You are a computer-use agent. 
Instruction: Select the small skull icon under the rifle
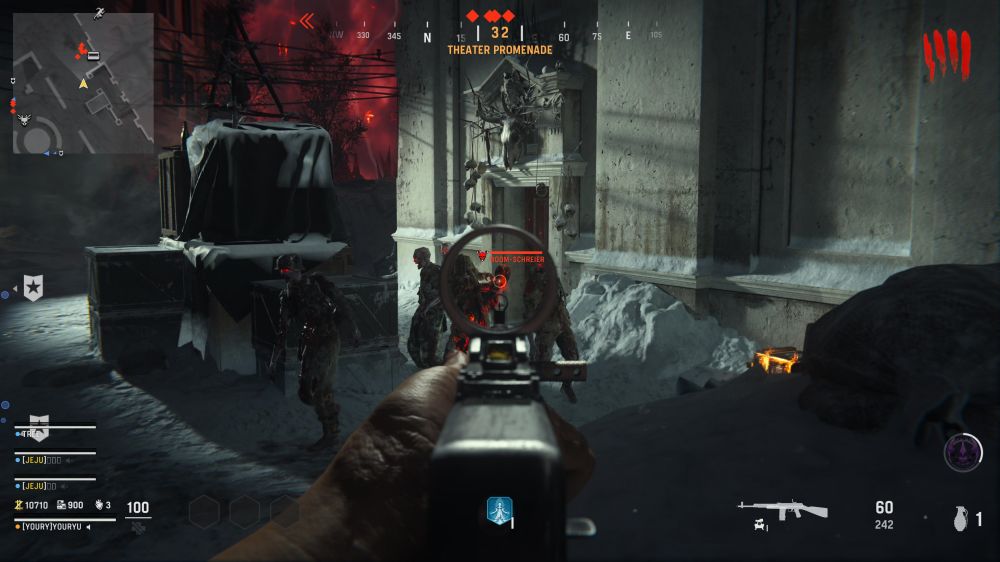click(x=762, y=525)
